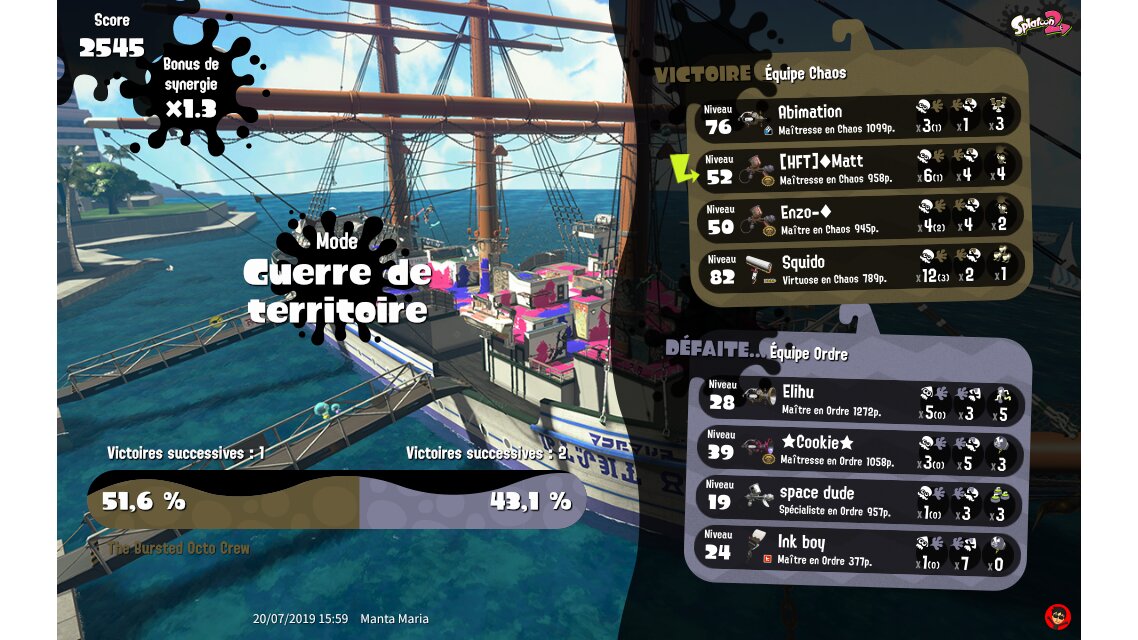The width and height of the screenshot is (1138, 640).
Task: Click the Ink boy player row
Action: click(860, 551)
